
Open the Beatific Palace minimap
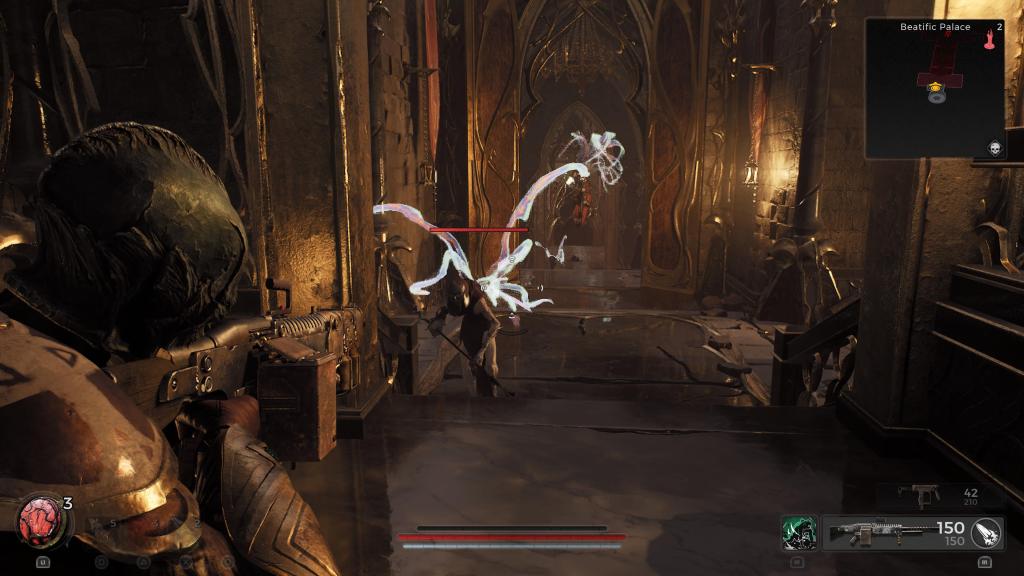click(934, 88)
